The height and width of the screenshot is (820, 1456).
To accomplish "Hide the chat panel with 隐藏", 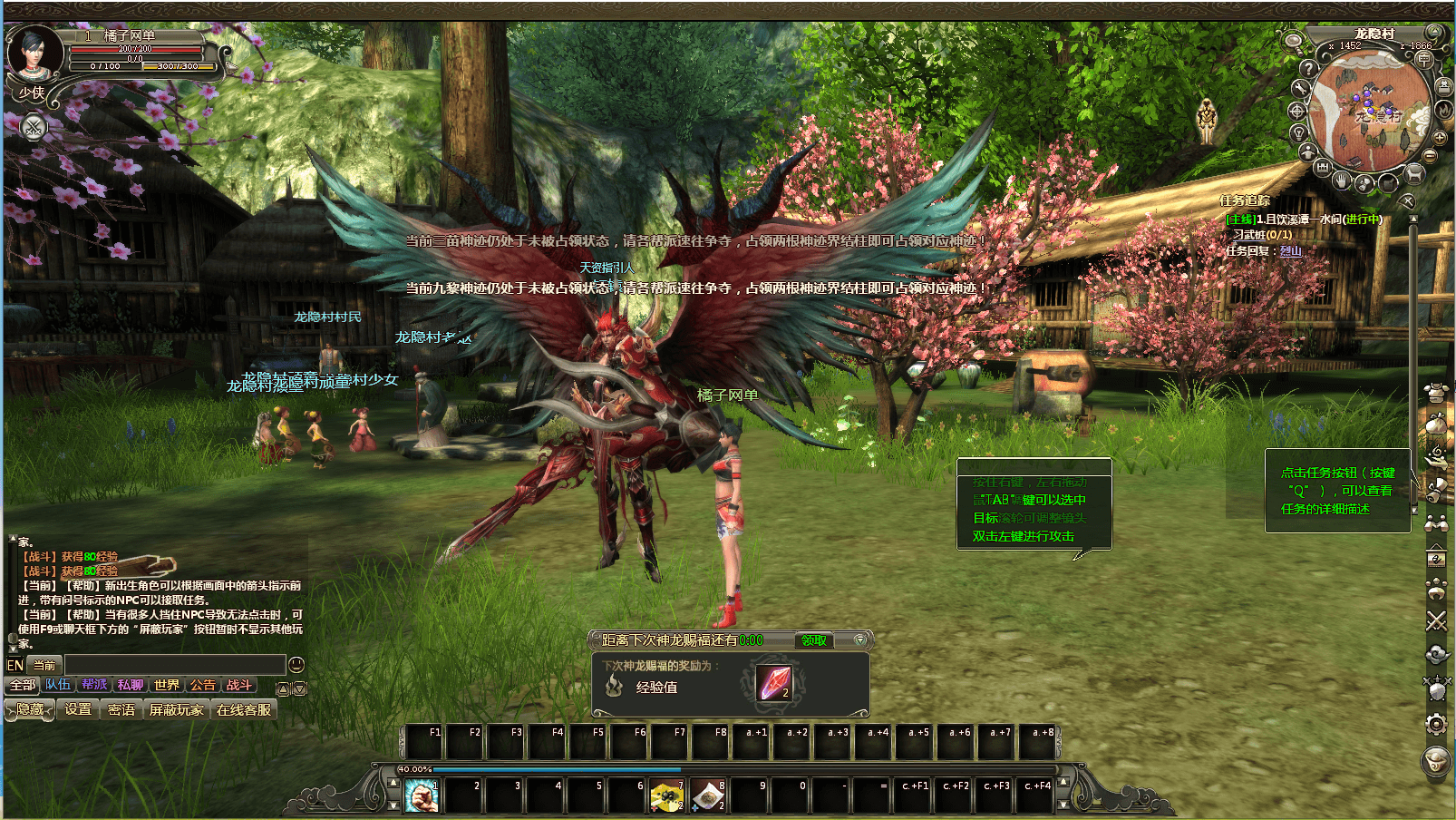I will [30, 709].
